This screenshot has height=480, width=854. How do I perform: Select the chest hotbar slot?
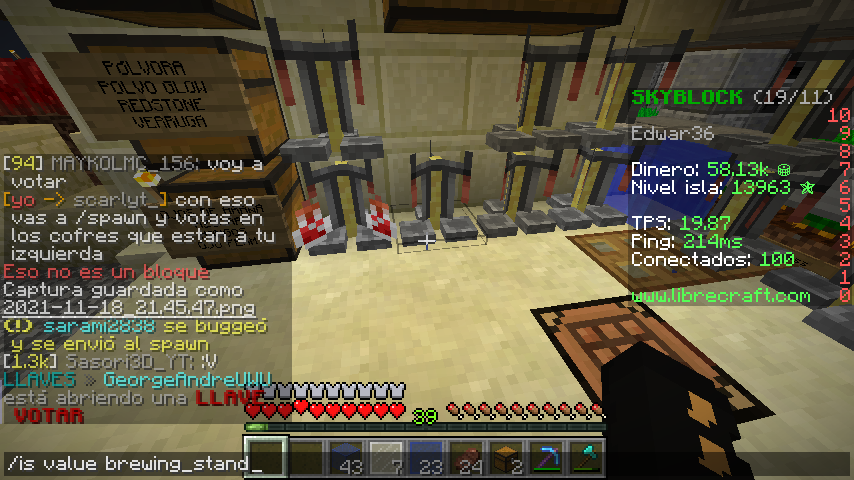point(506,457)
